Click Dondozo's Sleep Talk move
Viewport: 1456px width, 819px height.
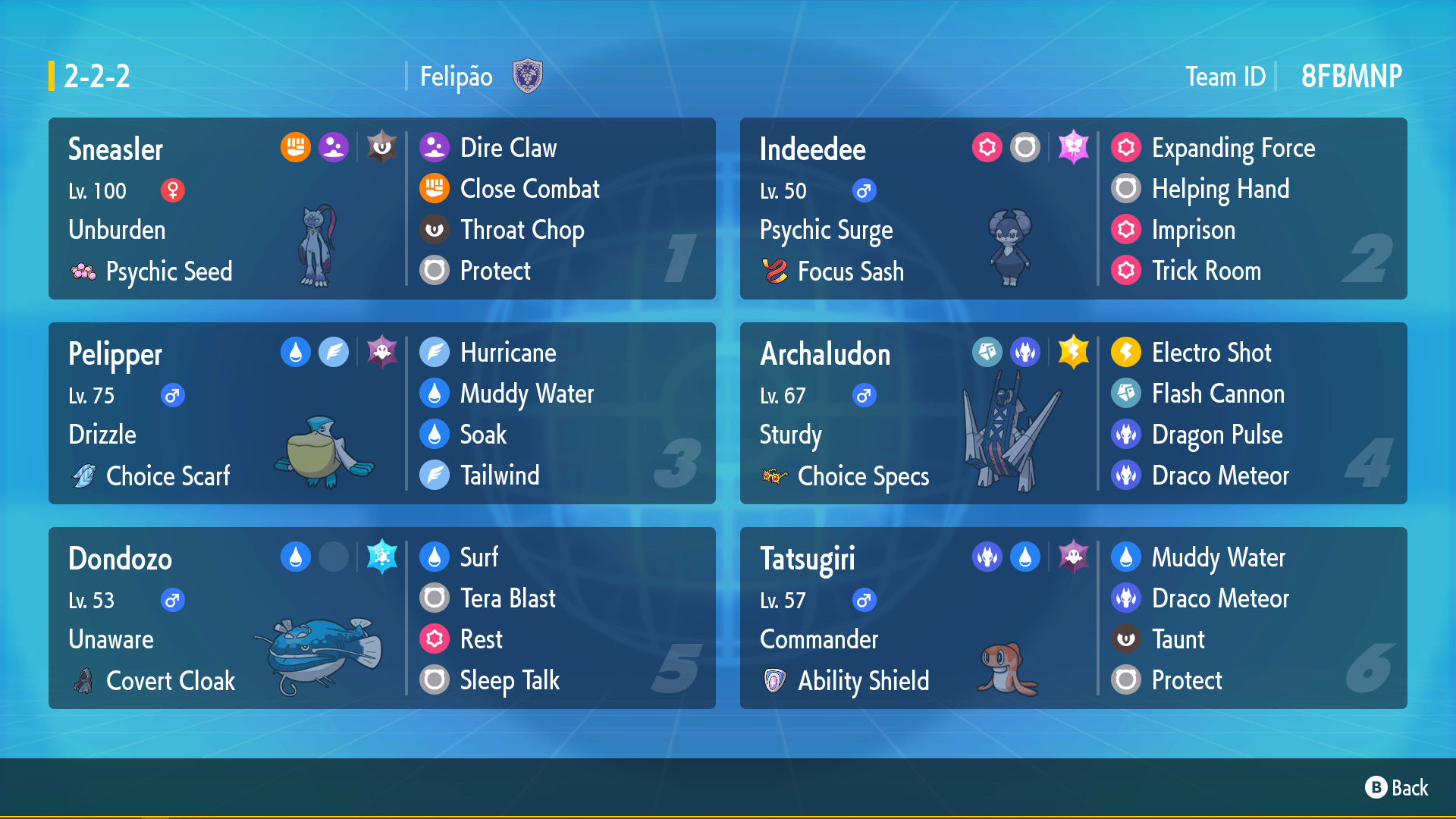click(510, 680)
